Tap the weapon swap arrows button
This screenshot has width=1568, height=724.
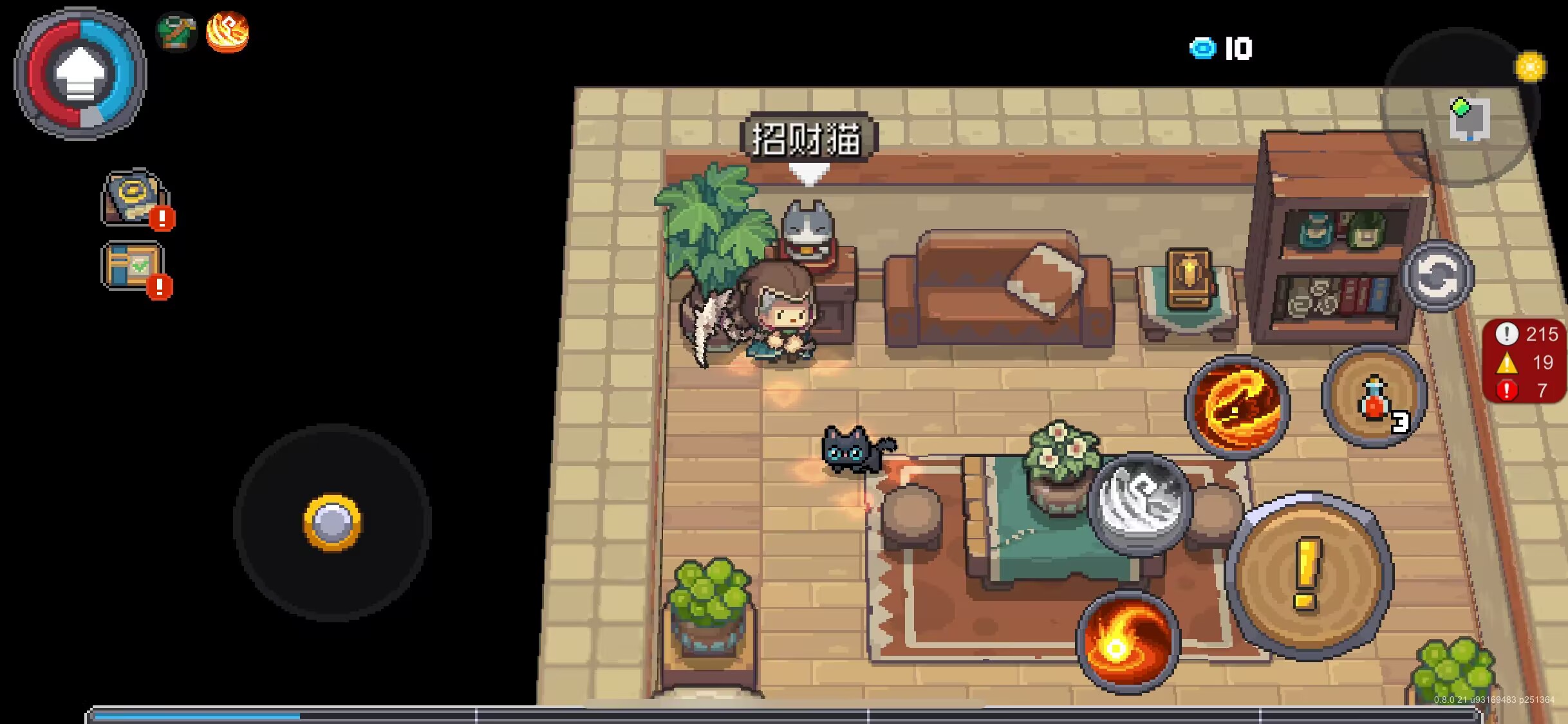(1437, 275)
